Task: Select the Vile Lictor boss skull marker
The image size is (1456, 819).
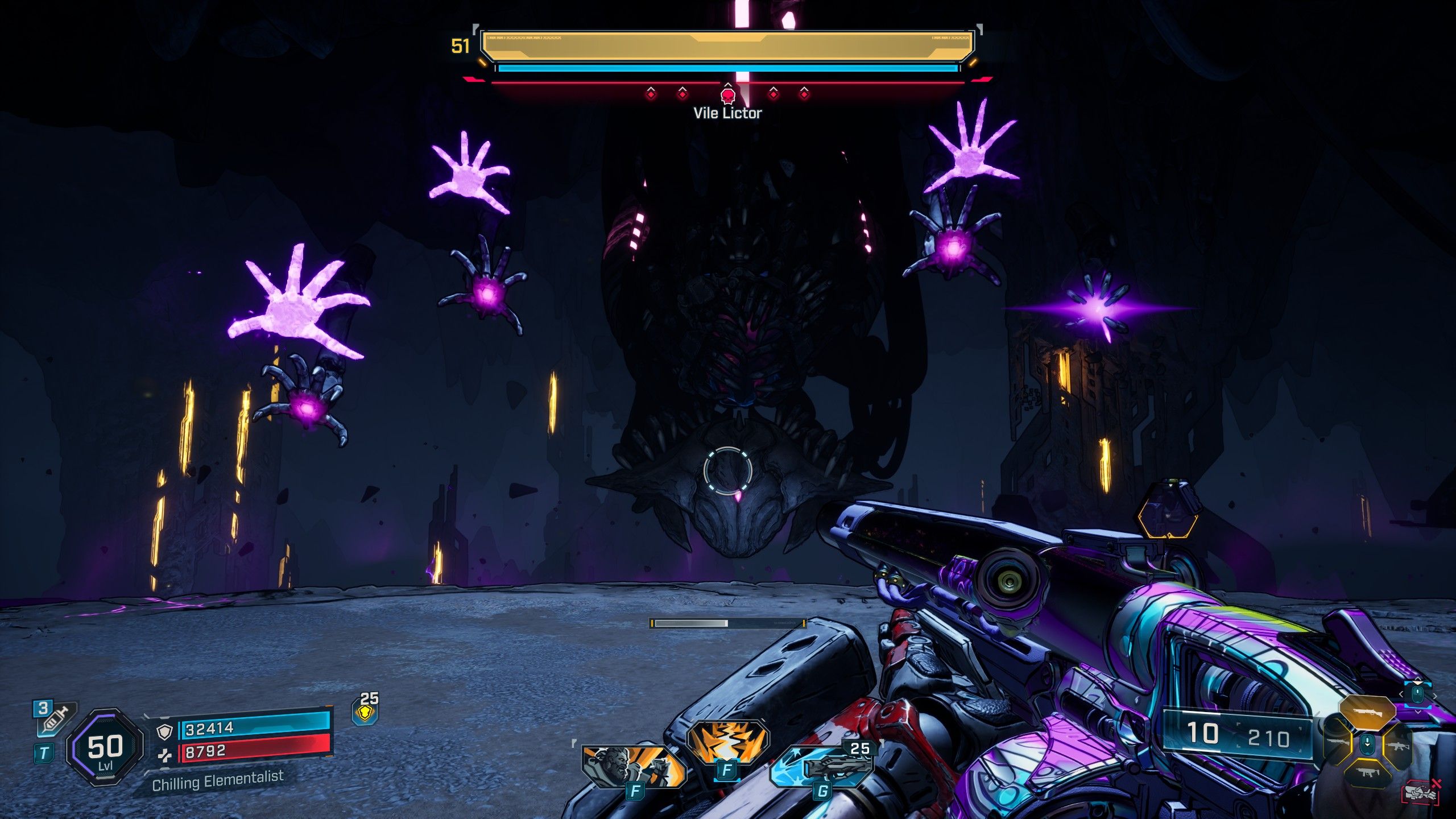Action: 727,94
